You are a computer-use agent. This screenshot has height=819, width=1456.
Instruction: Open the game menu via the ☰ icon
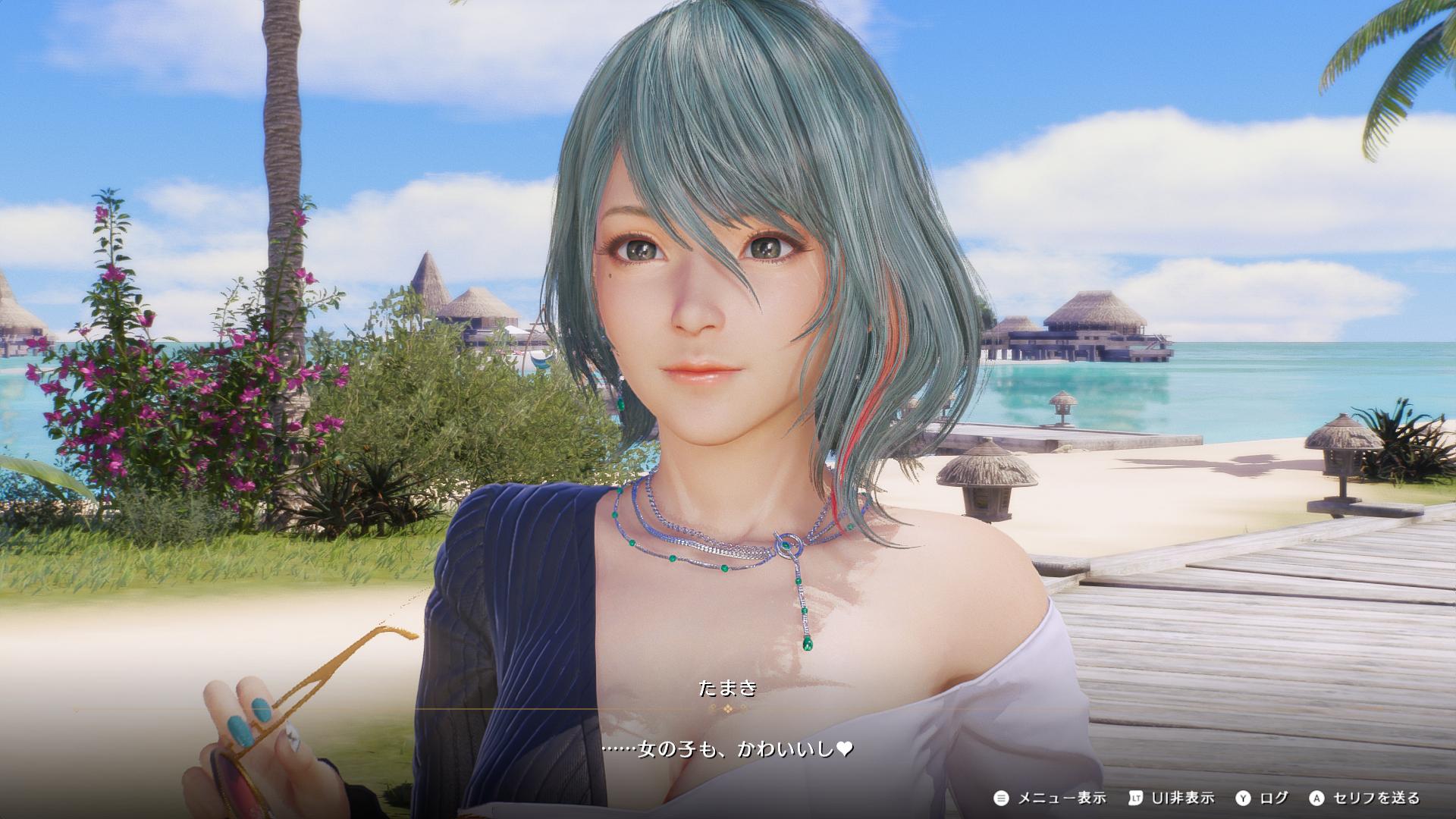1002,799
